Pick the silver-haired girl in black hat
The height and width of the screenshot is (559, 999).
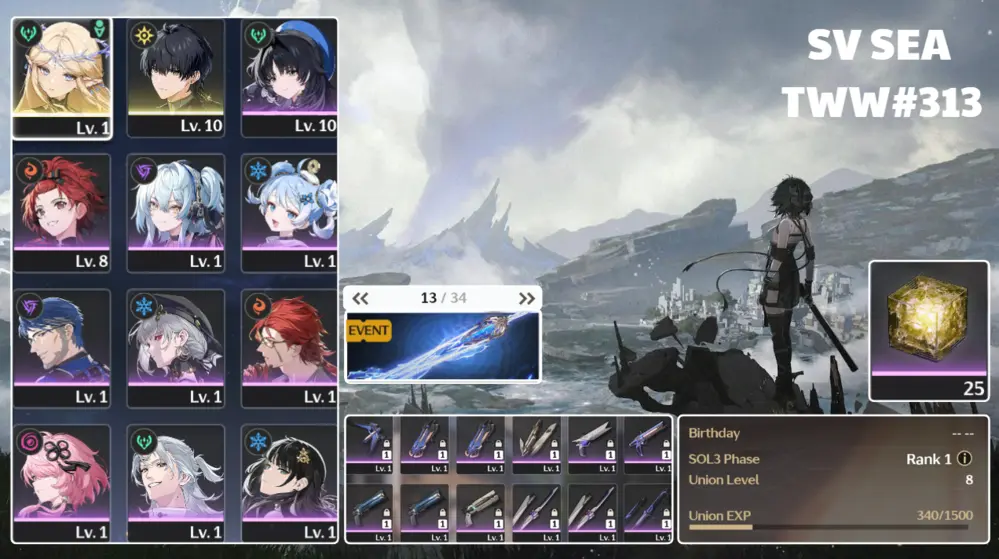(x=176, y=345)
